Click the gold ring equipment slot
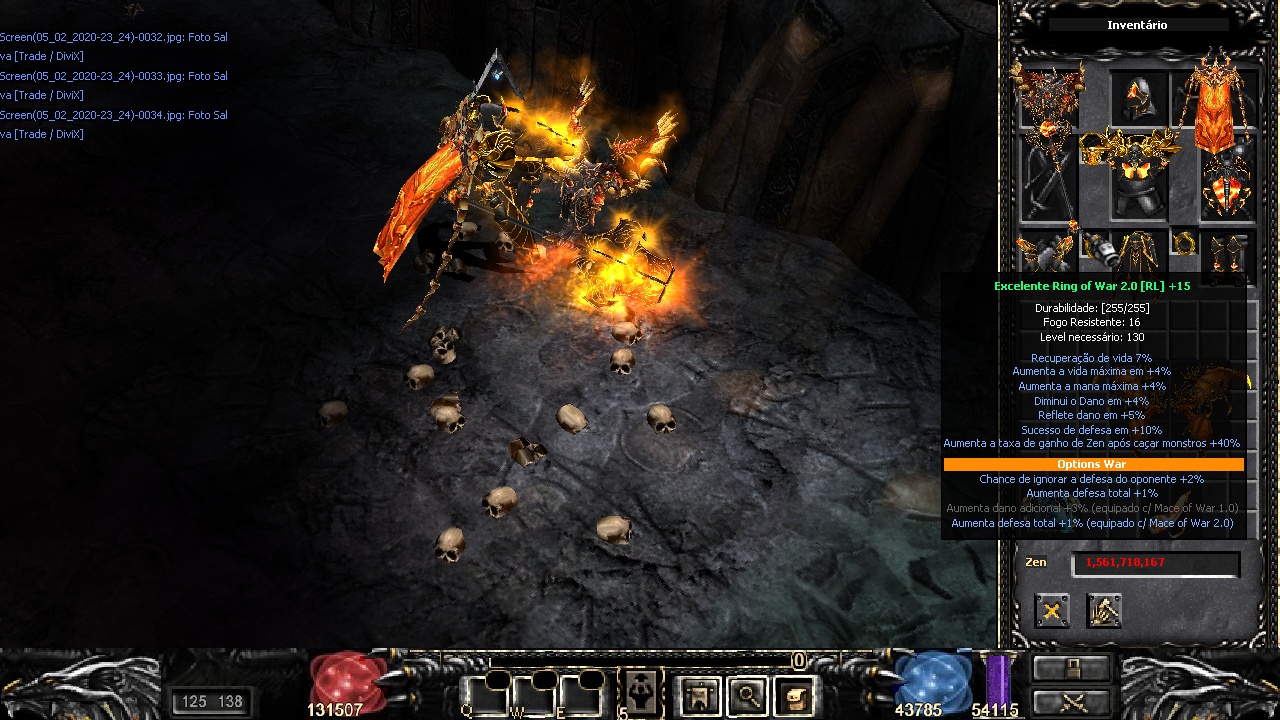Image resolution: width=1280 pixels, height=720 pixels. pyautogui.click(x=1186, y=245)
